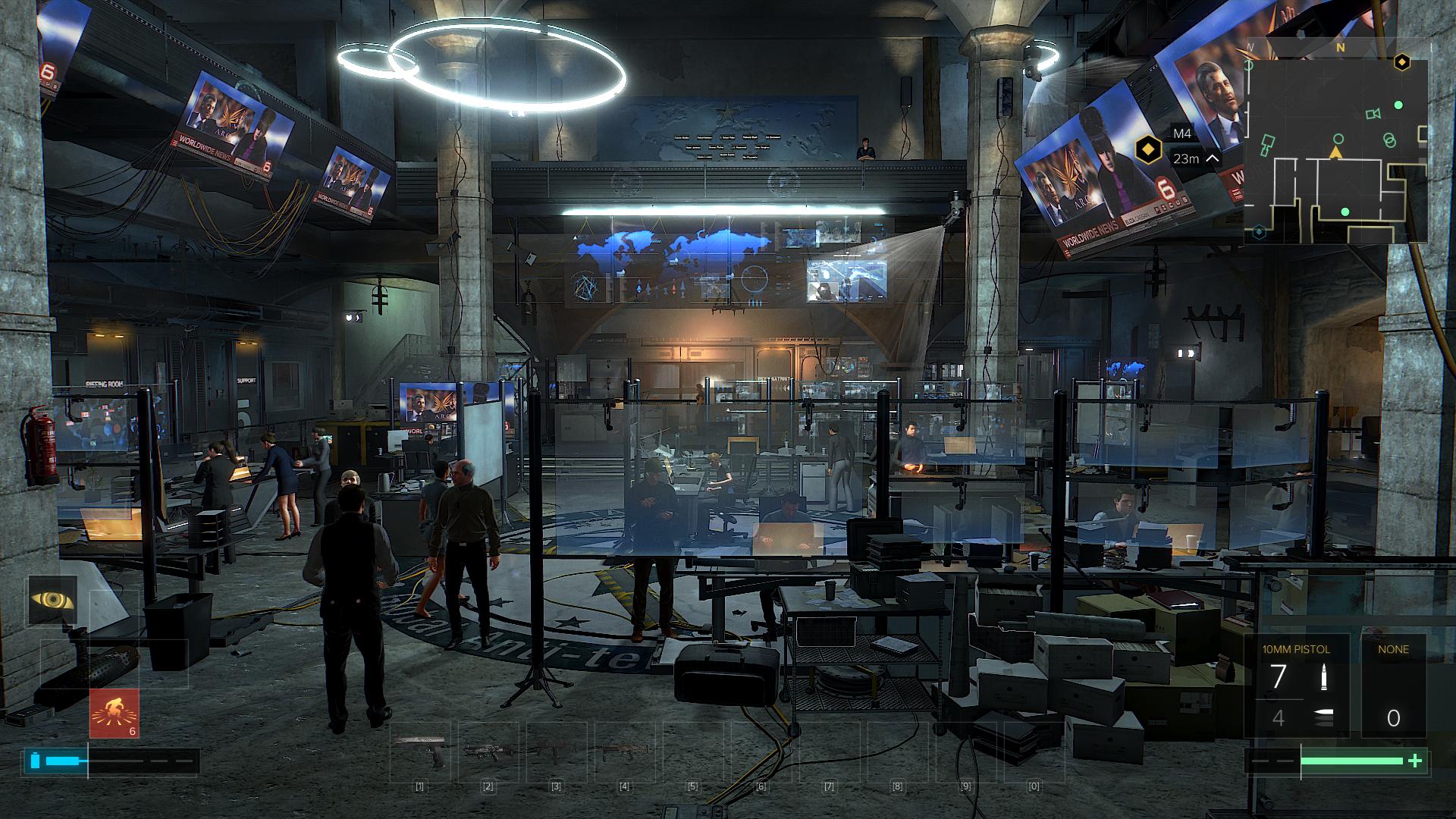This screenshot has width=1456, height=819.
Task: Activate the Smart Vision eye augmentation
Action: tap(53, 600)
